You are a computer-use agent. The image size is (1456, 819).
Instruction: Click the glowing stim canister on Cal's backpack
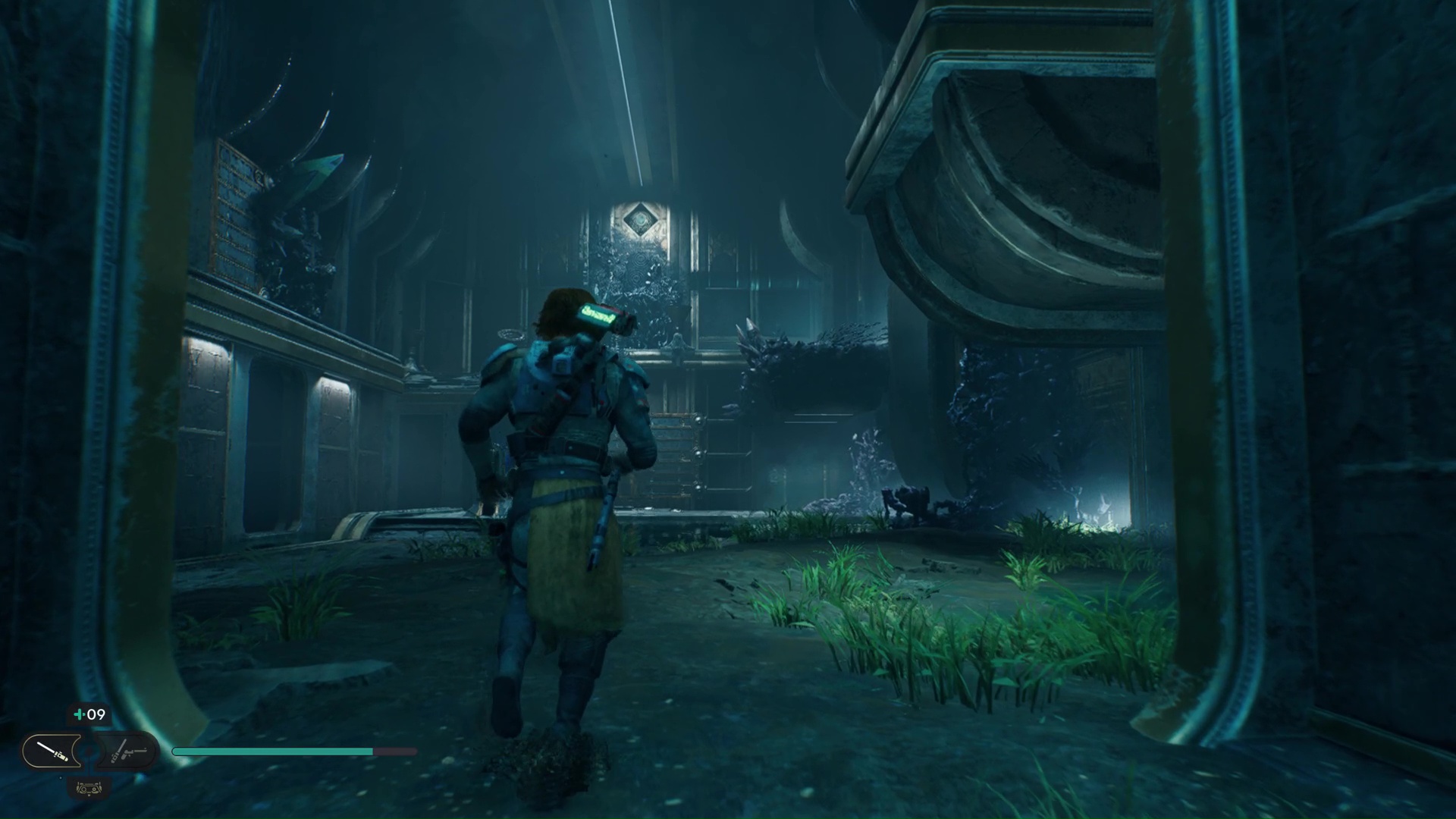pos(599,312)
